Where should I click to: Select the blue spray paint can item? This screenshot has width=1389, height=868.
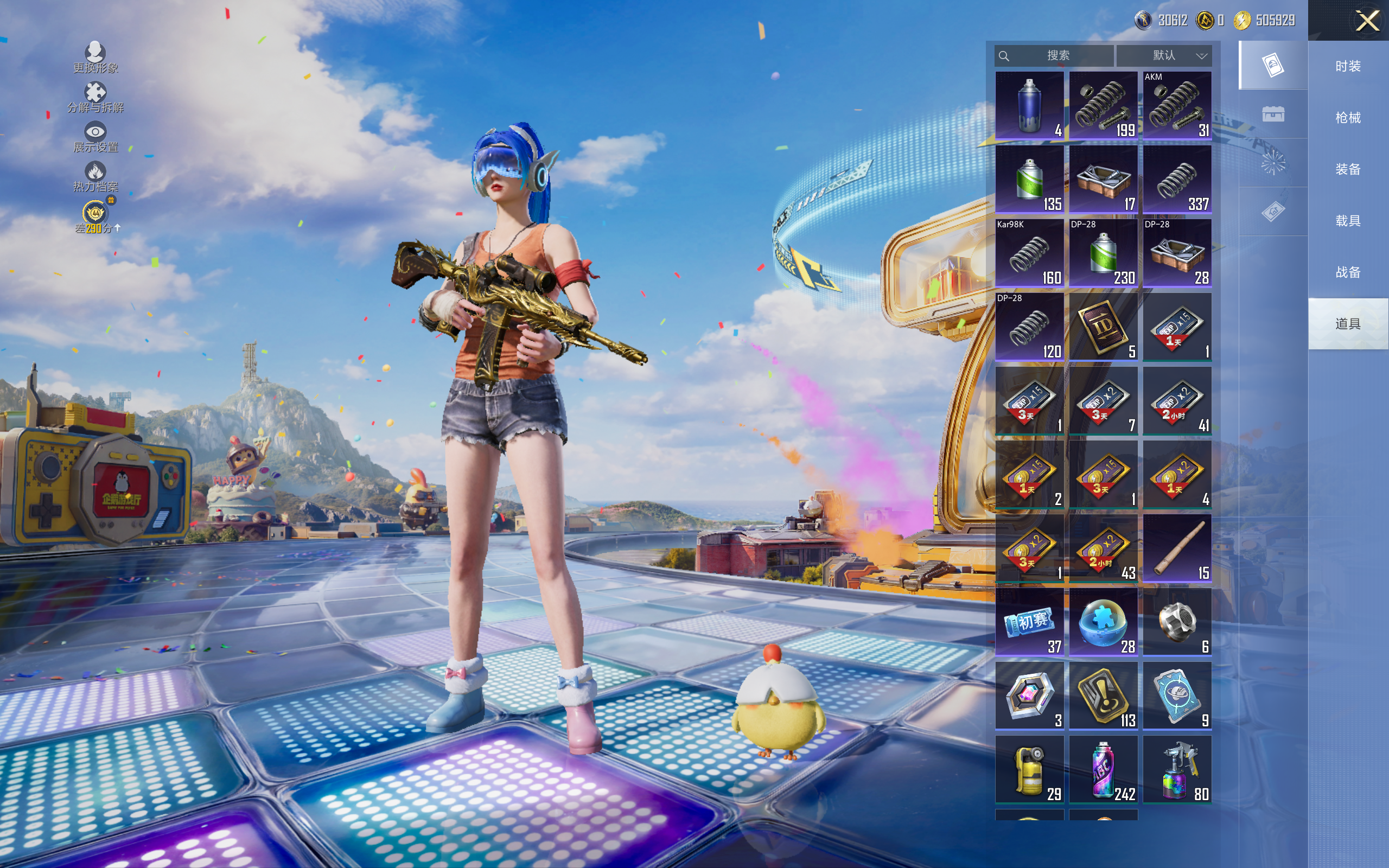coord(1029,106)
